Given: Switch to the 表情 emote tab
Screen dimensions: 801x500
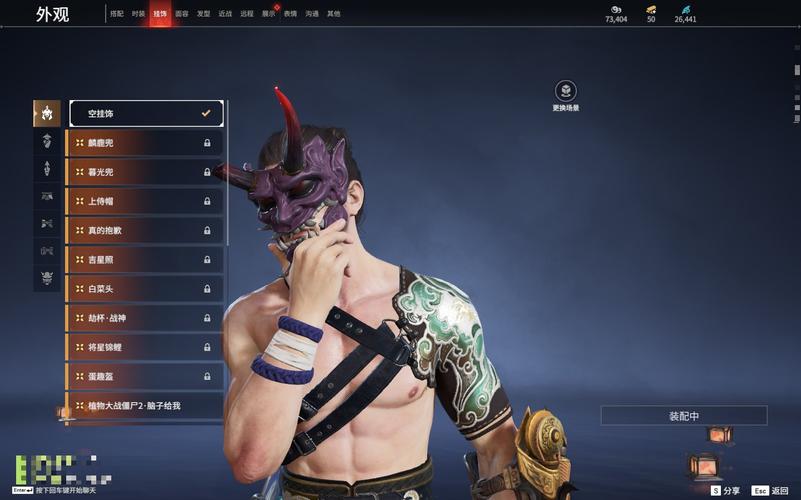Looking at the screenshot, I should pyautogui.click(x=290, y=14).
